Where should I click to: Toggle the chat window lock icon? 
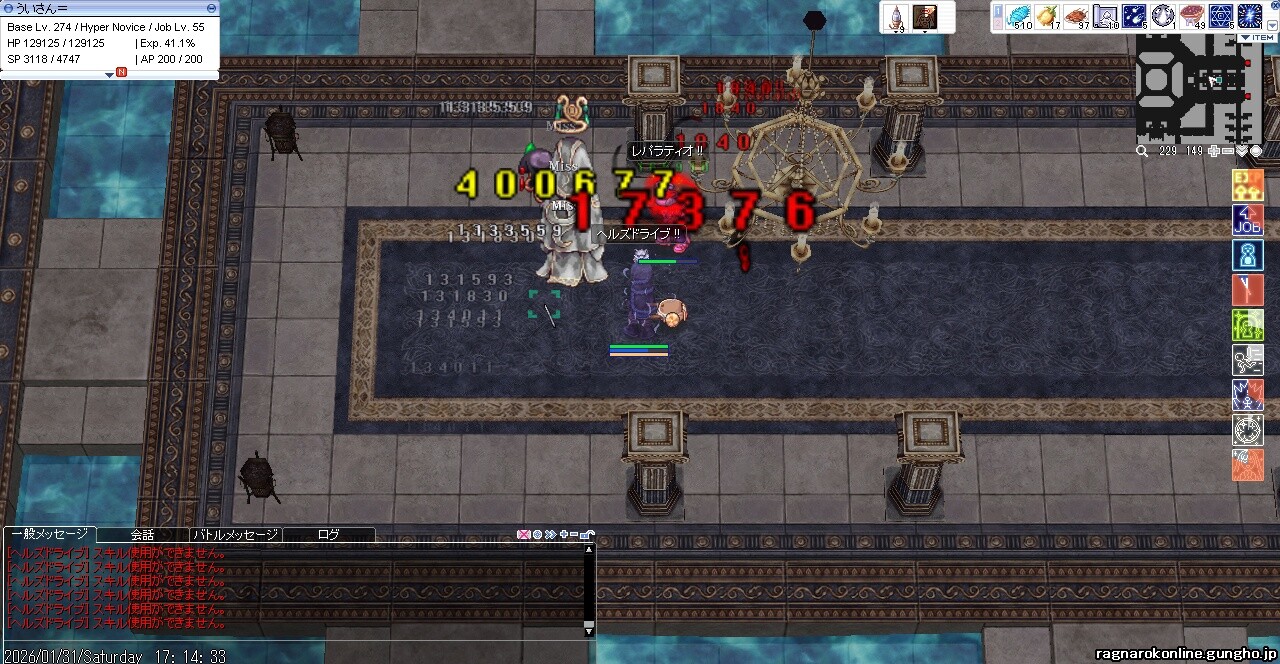588,535
